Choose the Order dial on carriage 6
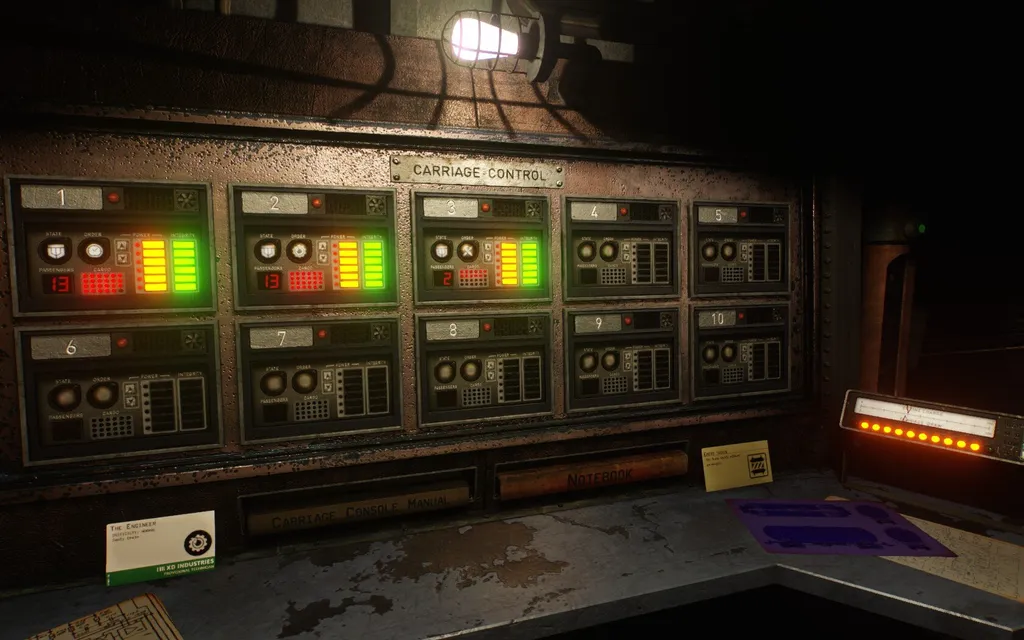This screenshot has height=640, width=1024. point(102,395)
